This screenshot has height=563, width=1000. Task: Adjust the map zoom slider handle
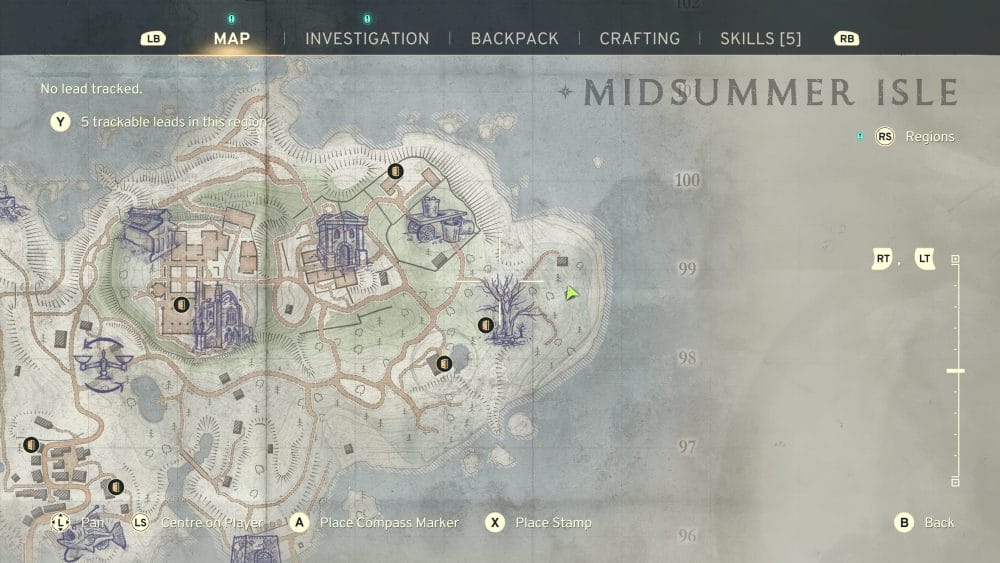(955, 371)
